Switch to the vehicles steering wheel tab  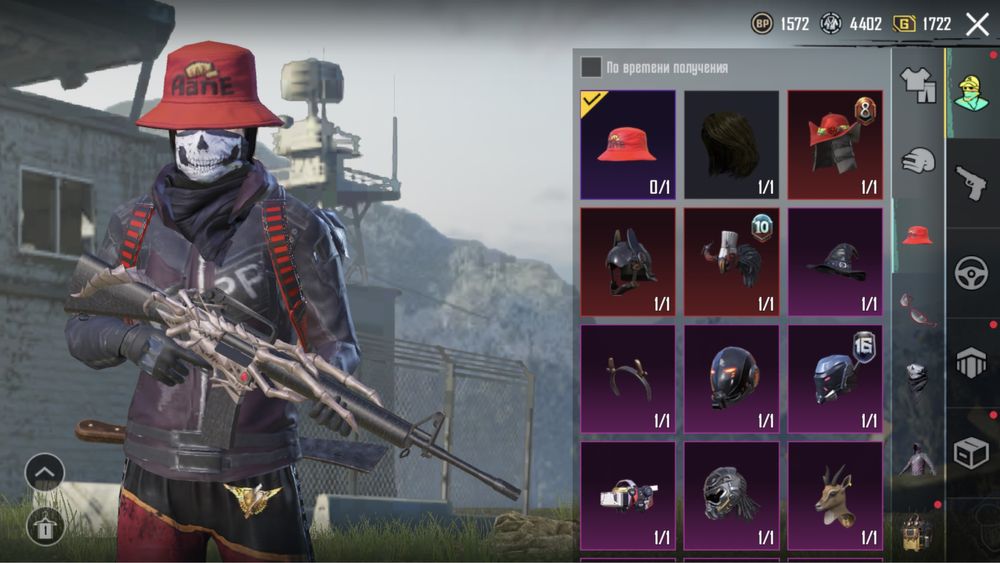click(x=971, y=273)
